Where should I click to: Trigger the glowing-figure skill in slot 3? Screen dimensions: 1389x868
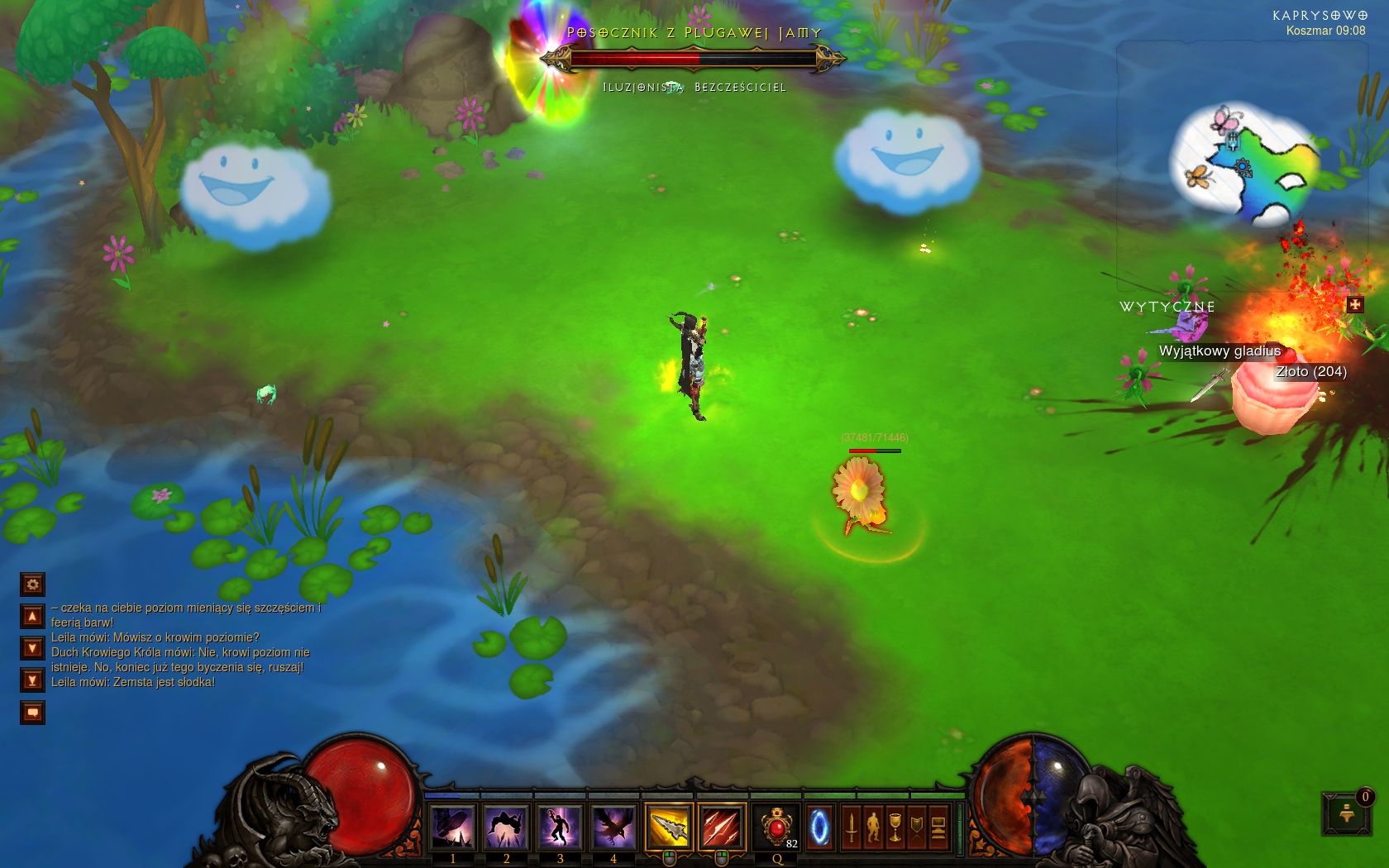coord(560,827)
